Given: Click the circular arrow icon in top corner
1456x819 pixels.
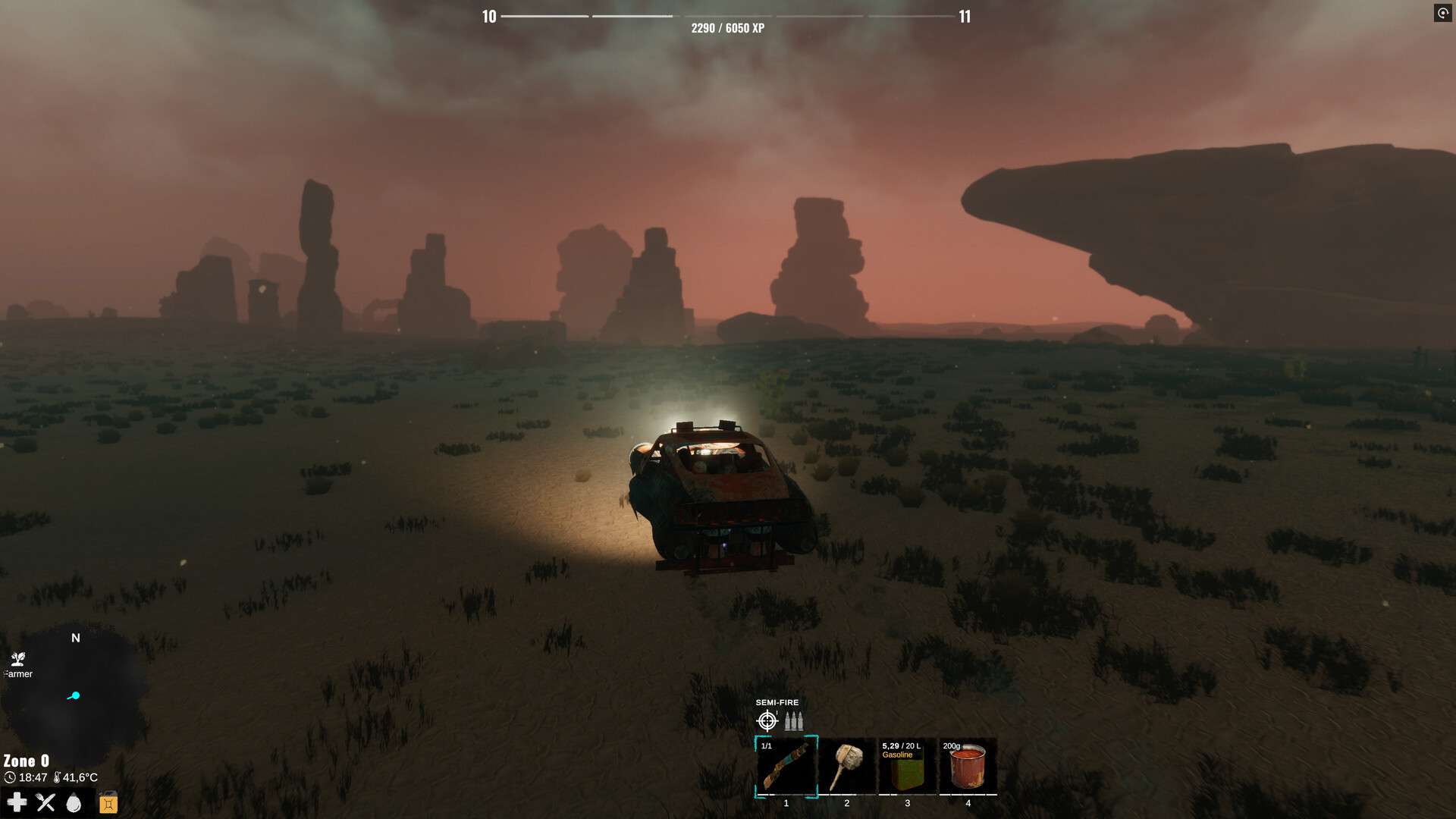Looking at the screenshot, I should 1442,14.
